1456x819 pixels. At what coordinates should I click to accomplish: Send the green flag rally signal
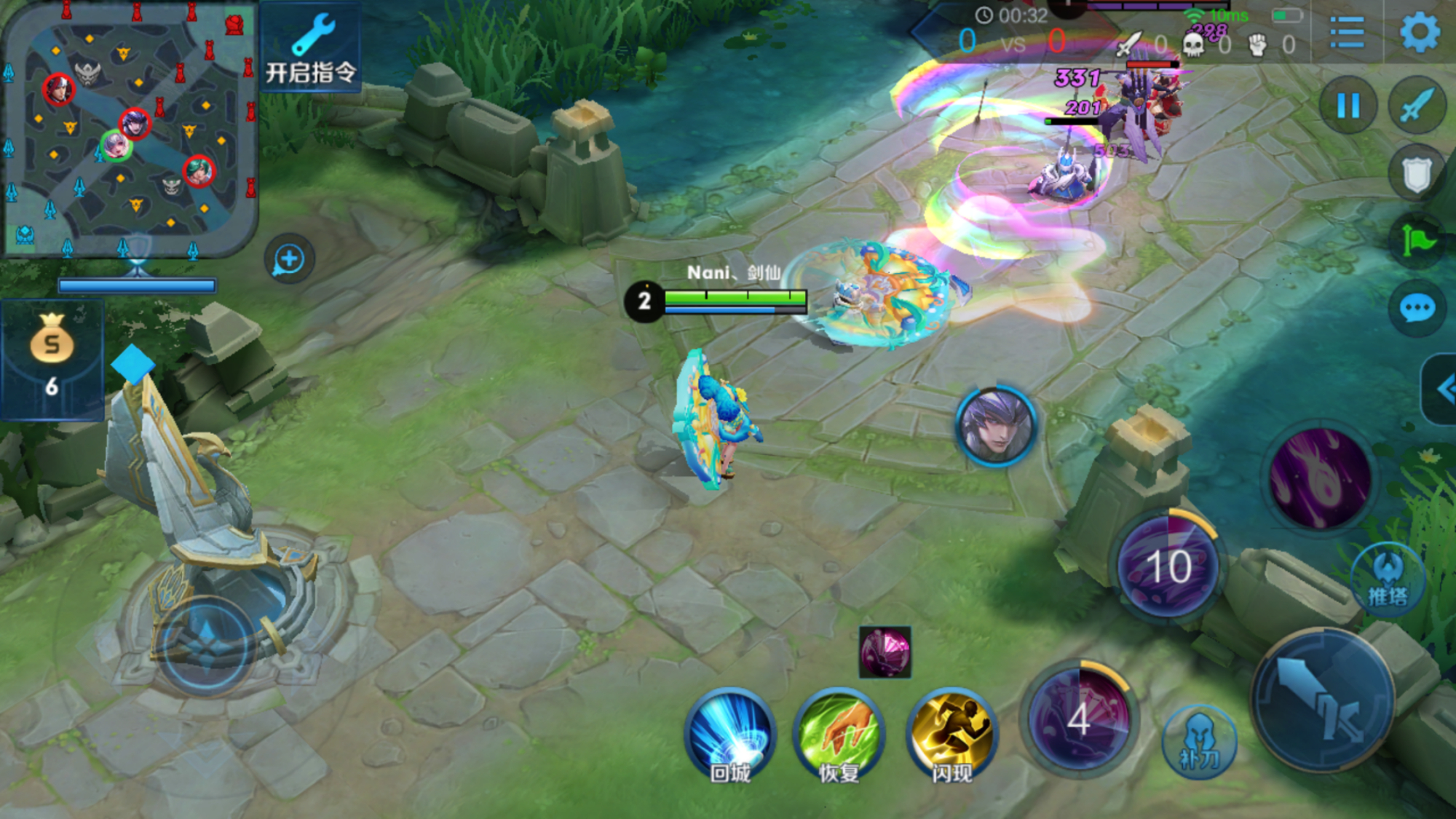click(x=1417, y=240)
